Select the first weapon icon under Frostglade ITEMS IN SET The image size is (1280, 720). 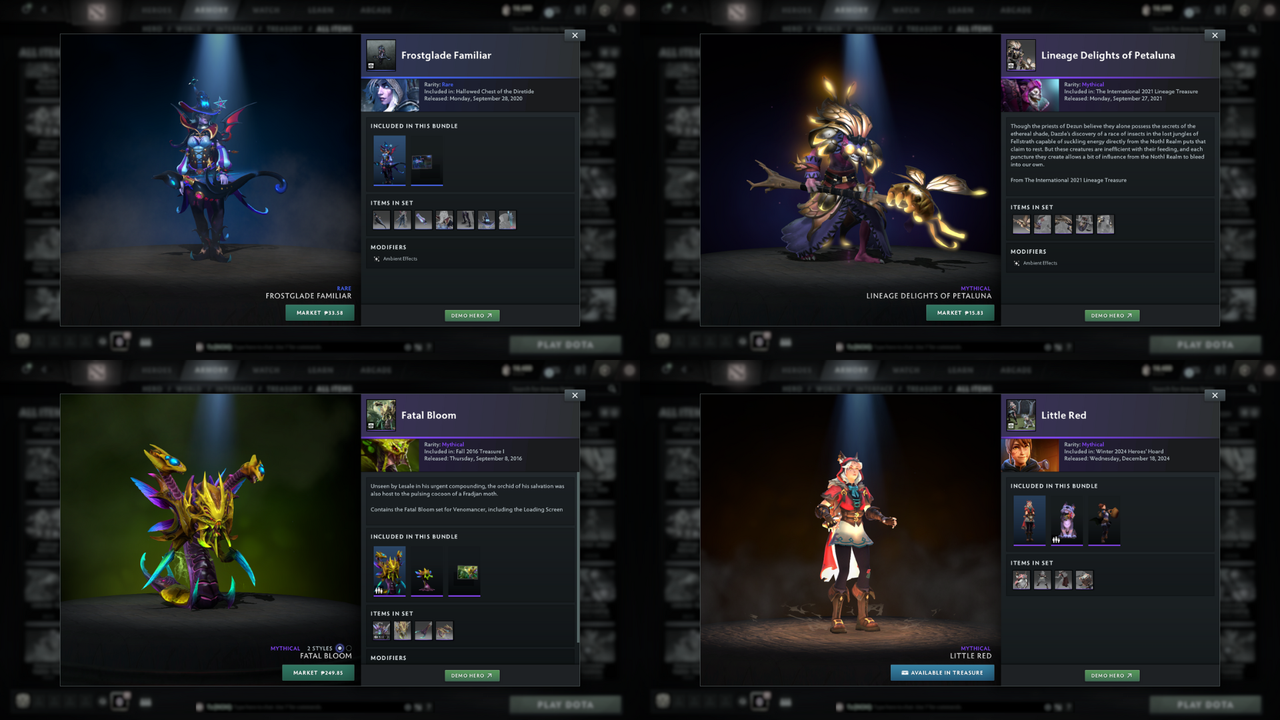coord(381,219)
